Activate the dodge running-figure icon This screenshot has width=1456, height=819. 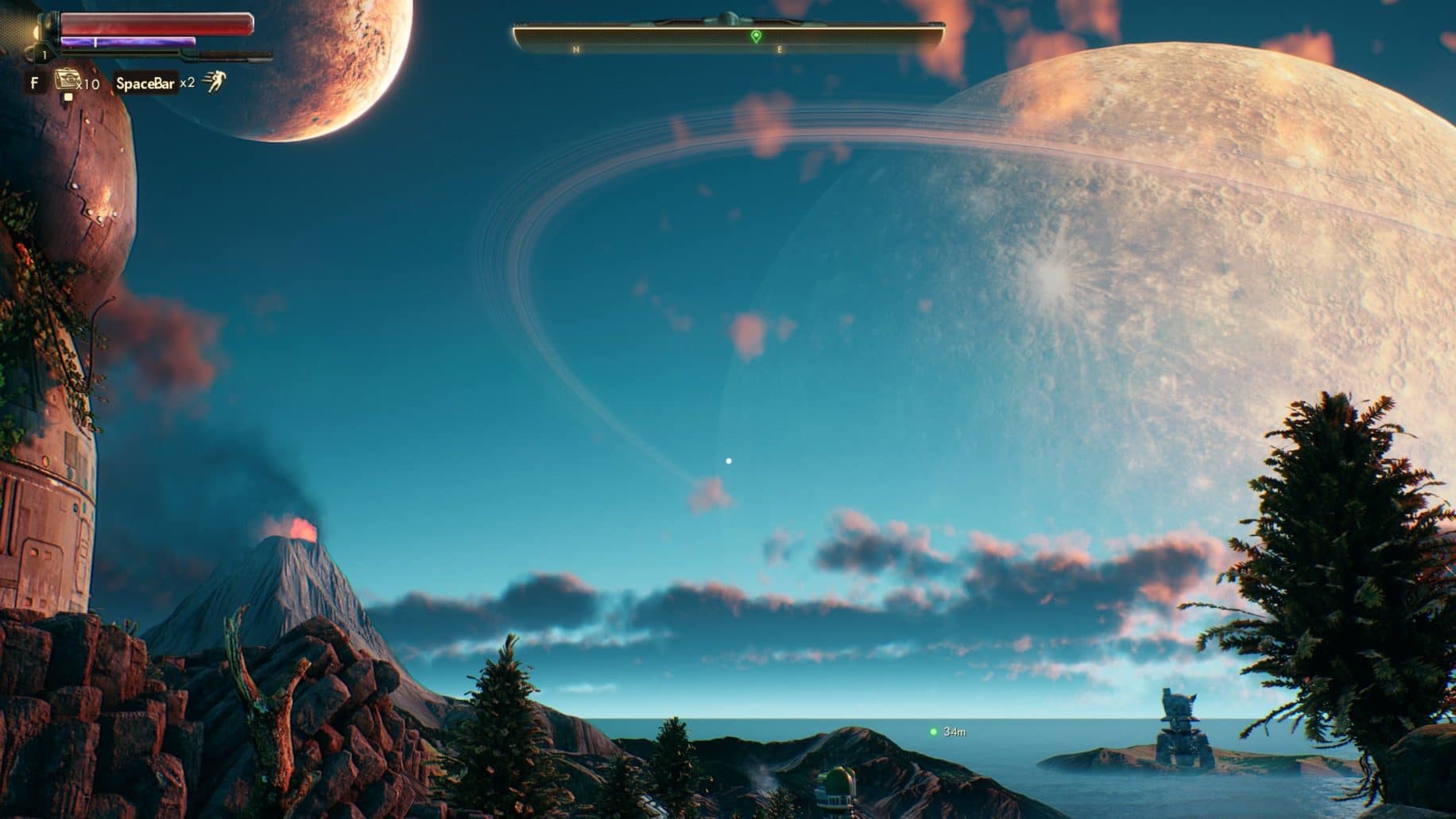[212, 82]
